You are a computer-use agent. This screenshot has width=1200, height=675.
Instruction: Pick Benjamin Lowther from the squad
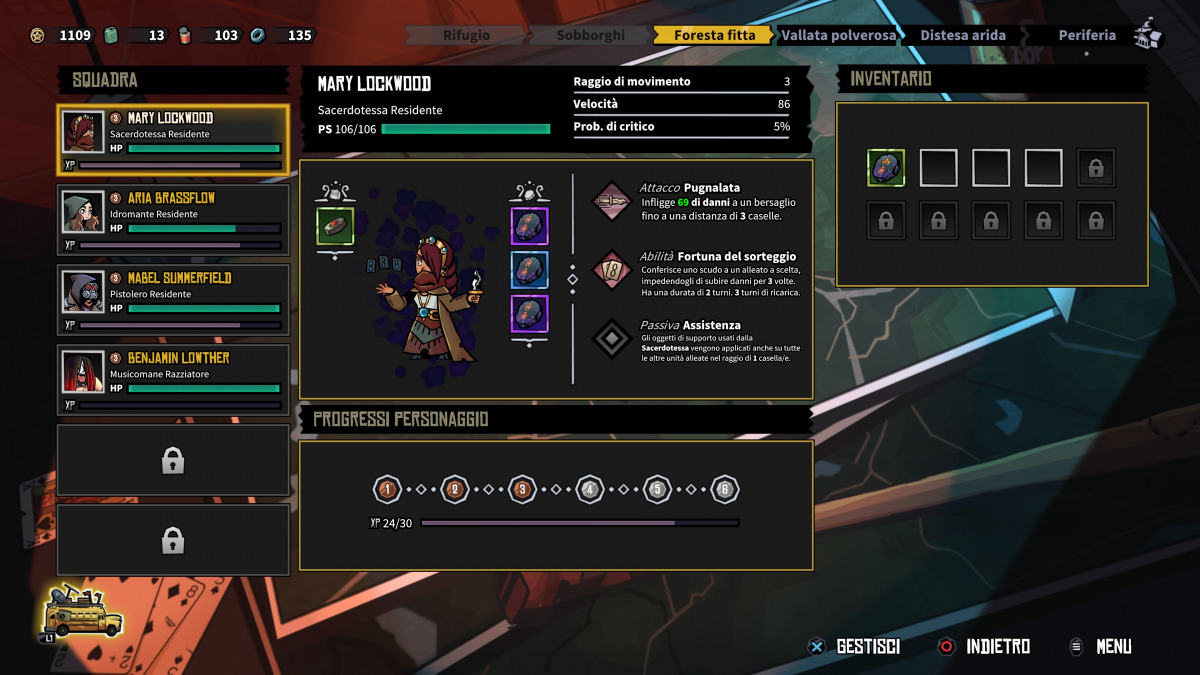pos(173,380)
